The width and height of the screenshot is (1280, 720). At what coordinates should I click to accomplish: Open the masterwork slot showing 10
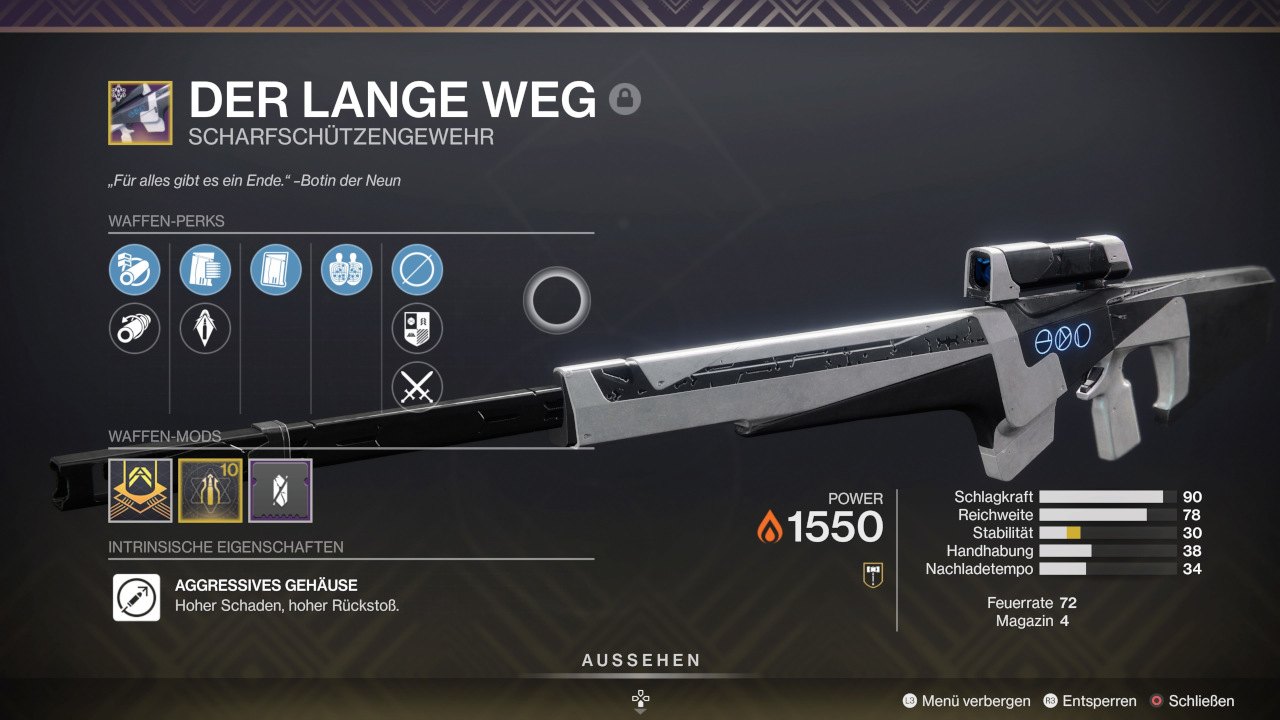210,491
